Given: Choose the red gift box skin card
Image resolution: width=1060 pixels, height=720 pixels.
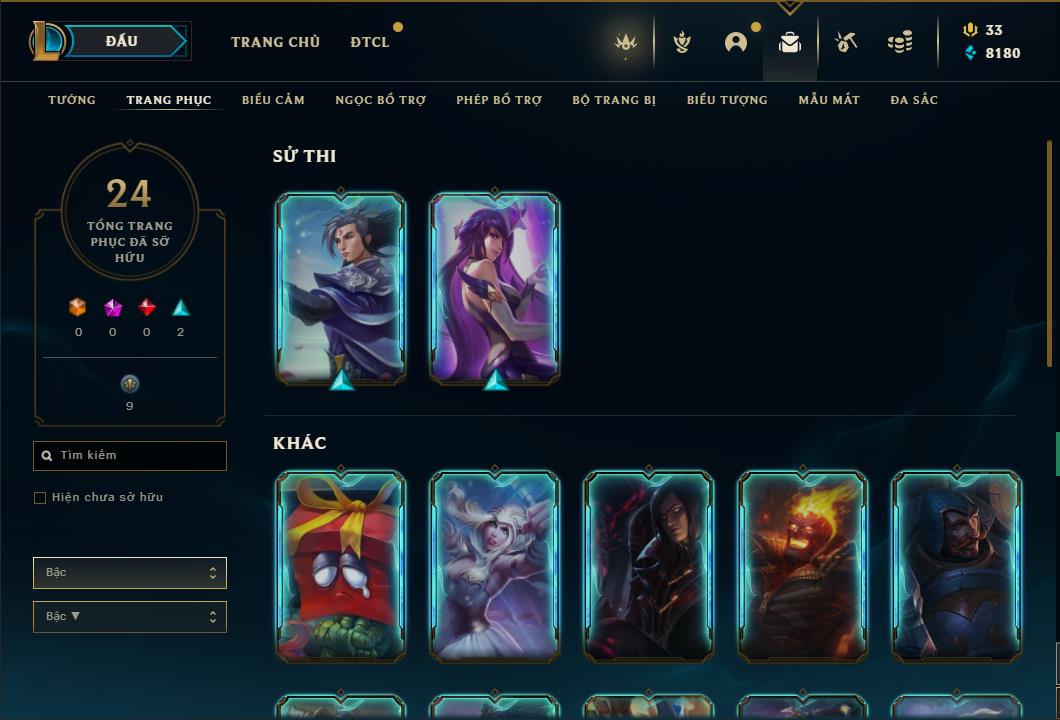Looking at the screenshot, I should 341,566.
